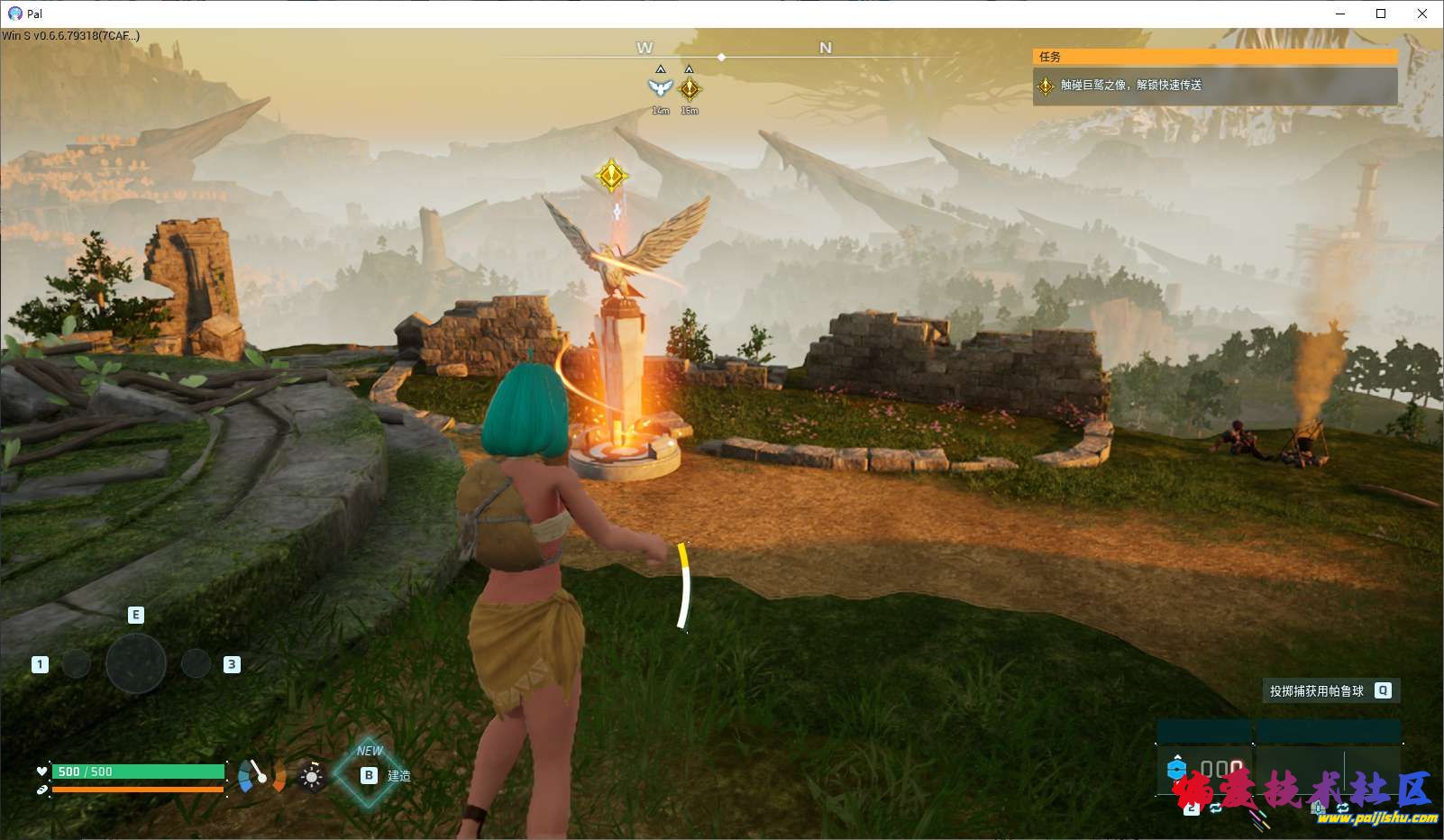Viewport: 1444px width, 840px height.
Task: Click the temperature gauge icon
Action: tap(261, 775)
